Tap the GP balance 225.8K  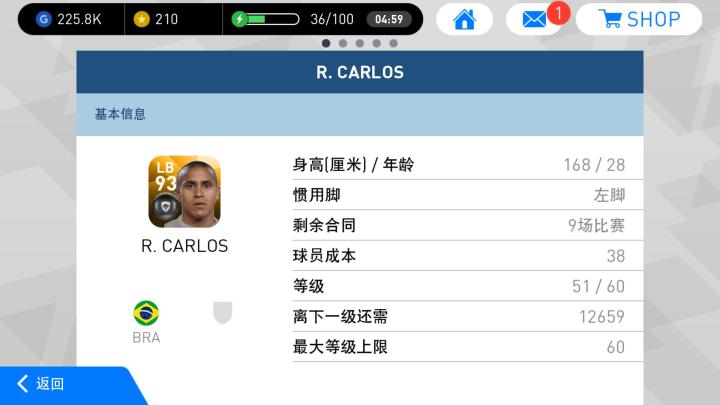coord(72,19)
